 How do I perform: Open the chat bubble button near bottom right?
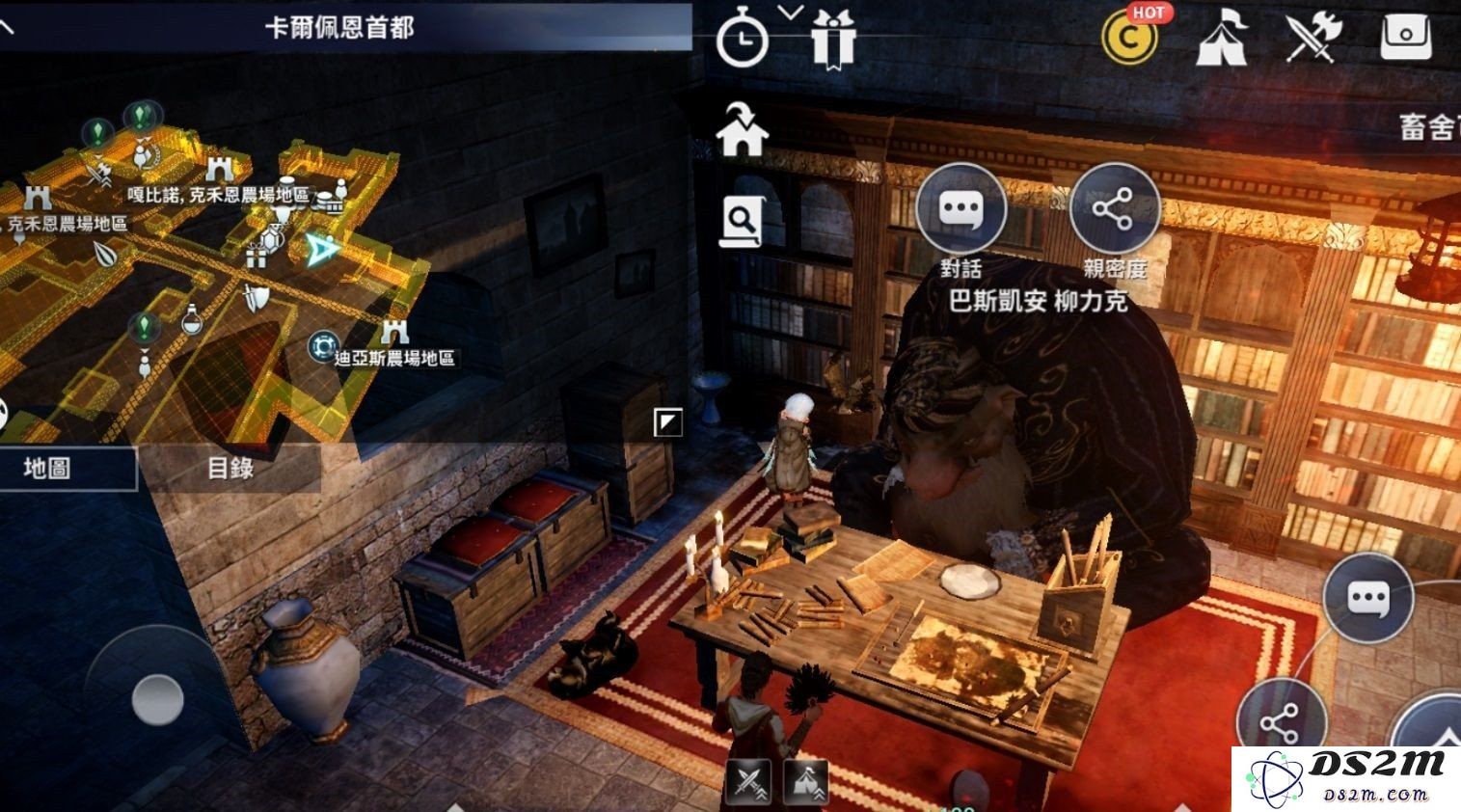[1367, 598]
